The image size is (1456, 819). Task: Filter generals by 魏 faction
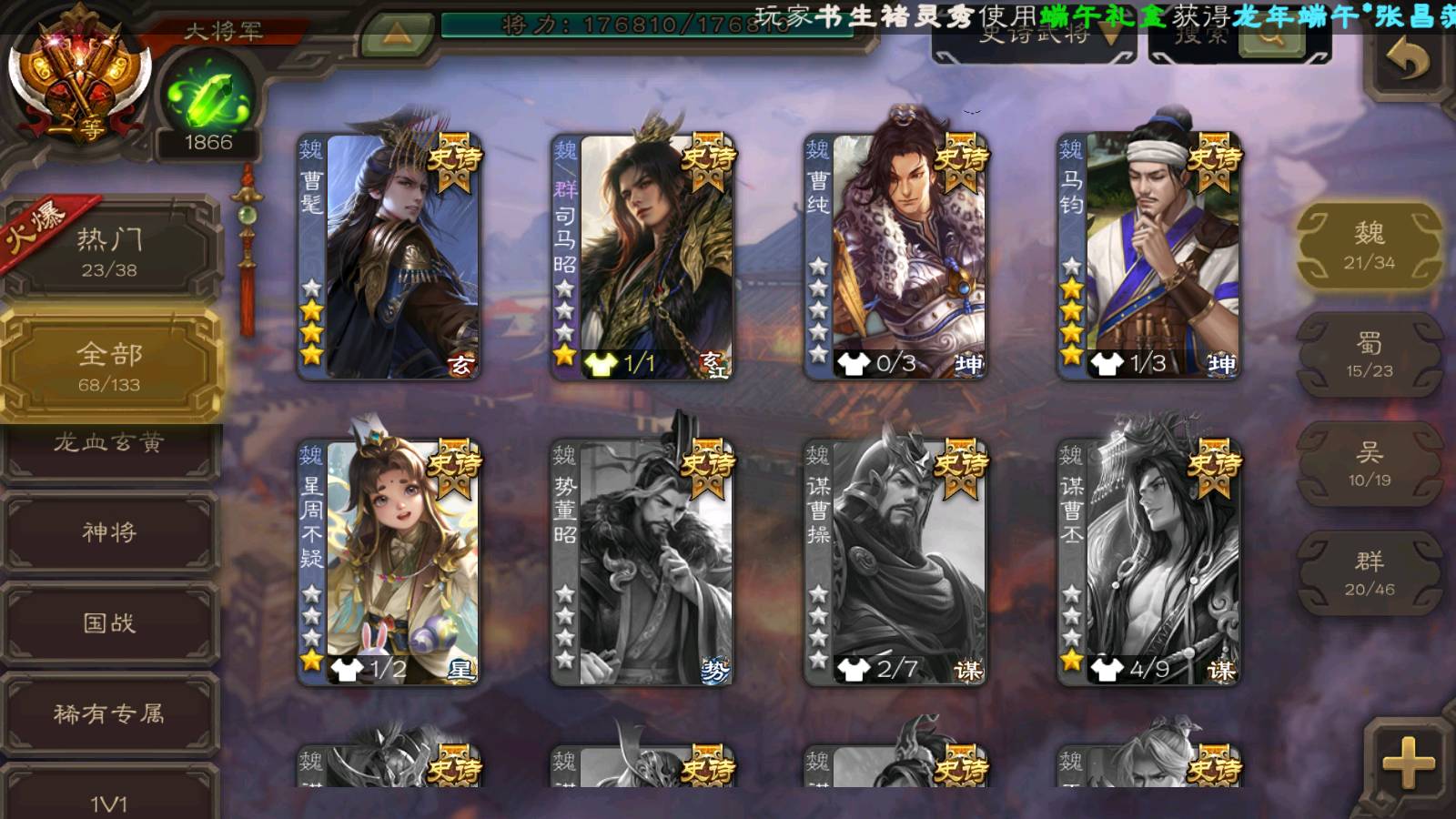point(1369,246)
